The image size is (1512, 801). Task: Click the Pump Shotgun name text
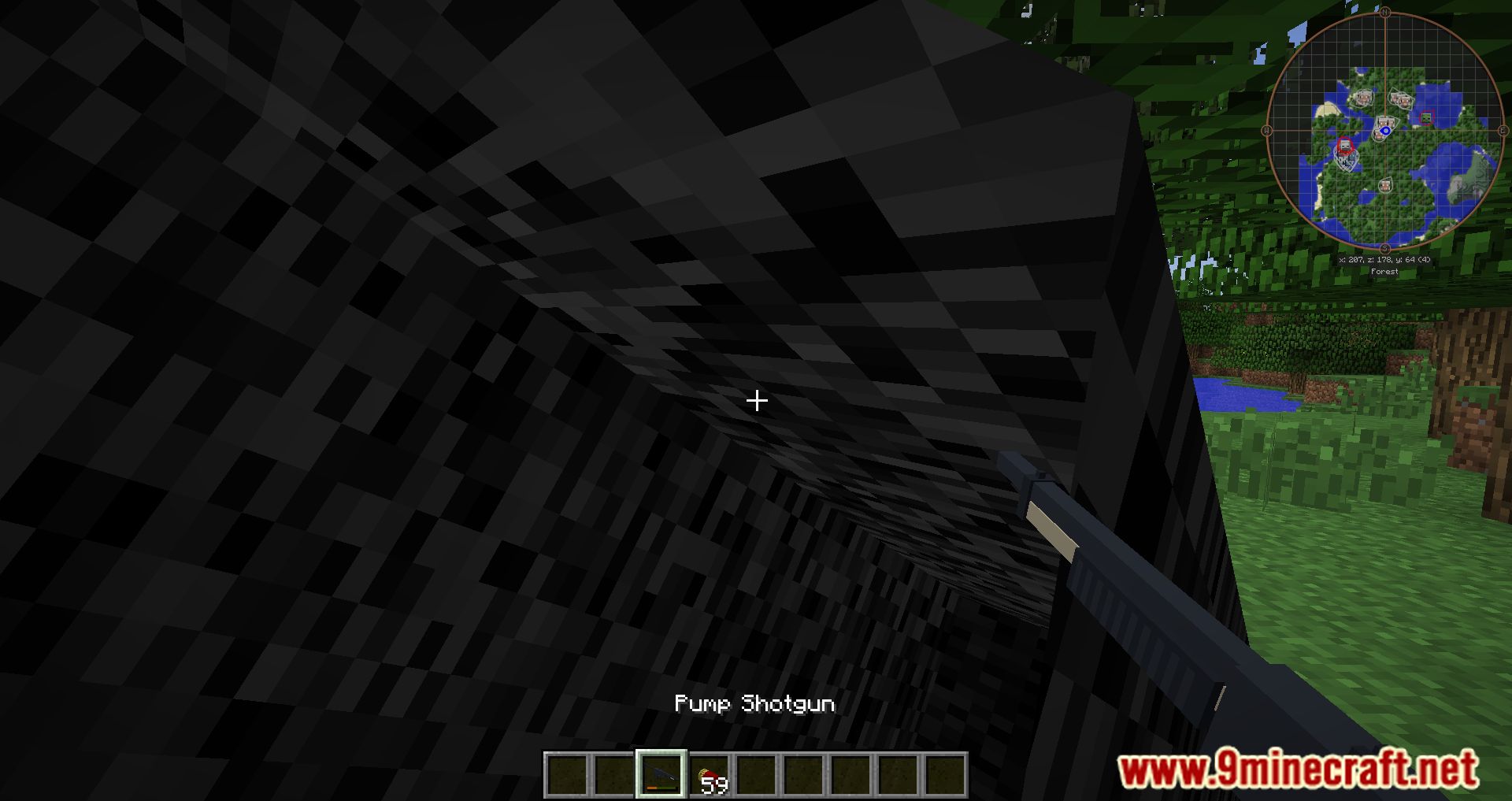click(754, 705)
